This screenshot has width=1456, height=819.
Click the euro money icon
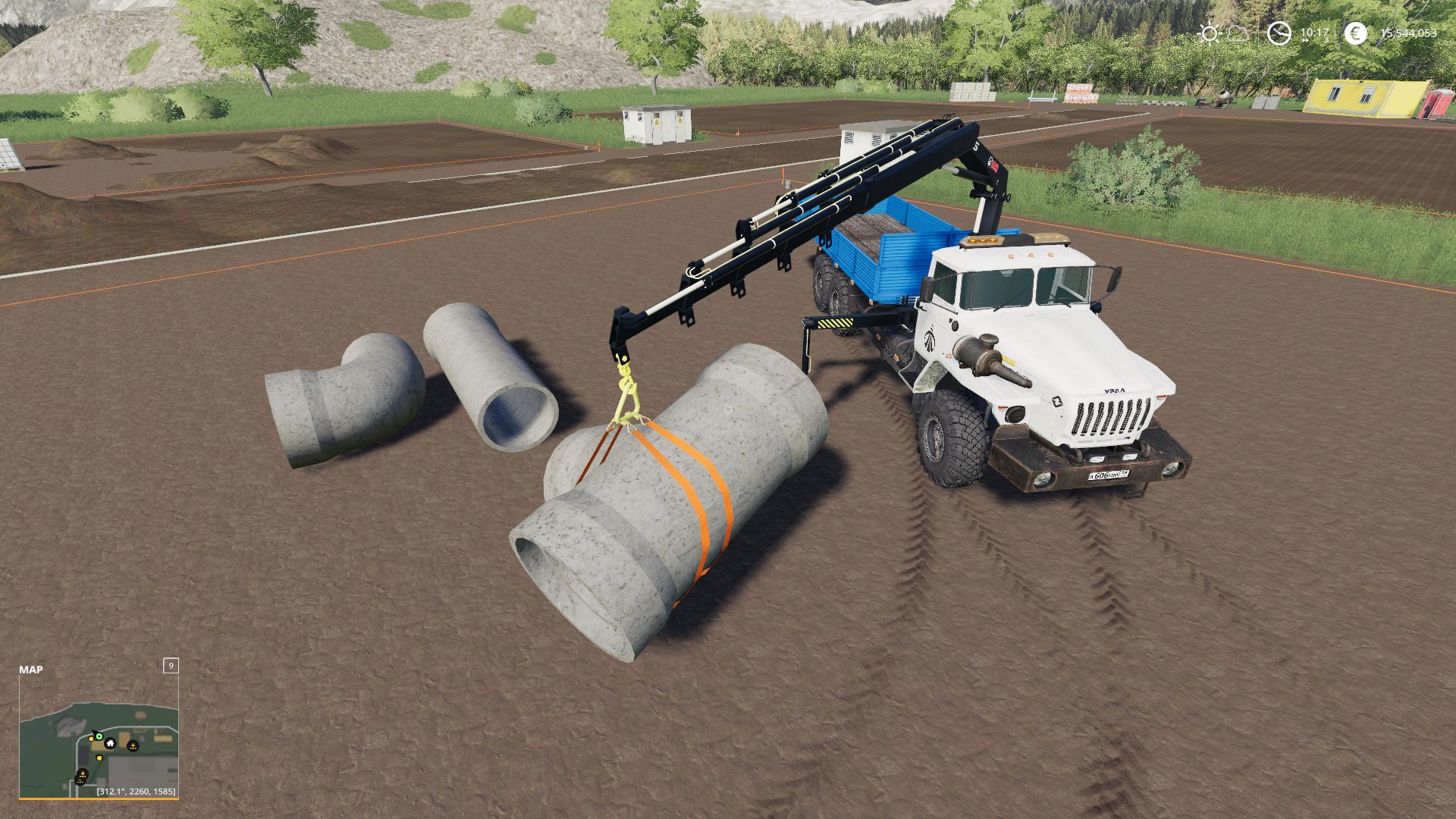tap(1355, 33)
